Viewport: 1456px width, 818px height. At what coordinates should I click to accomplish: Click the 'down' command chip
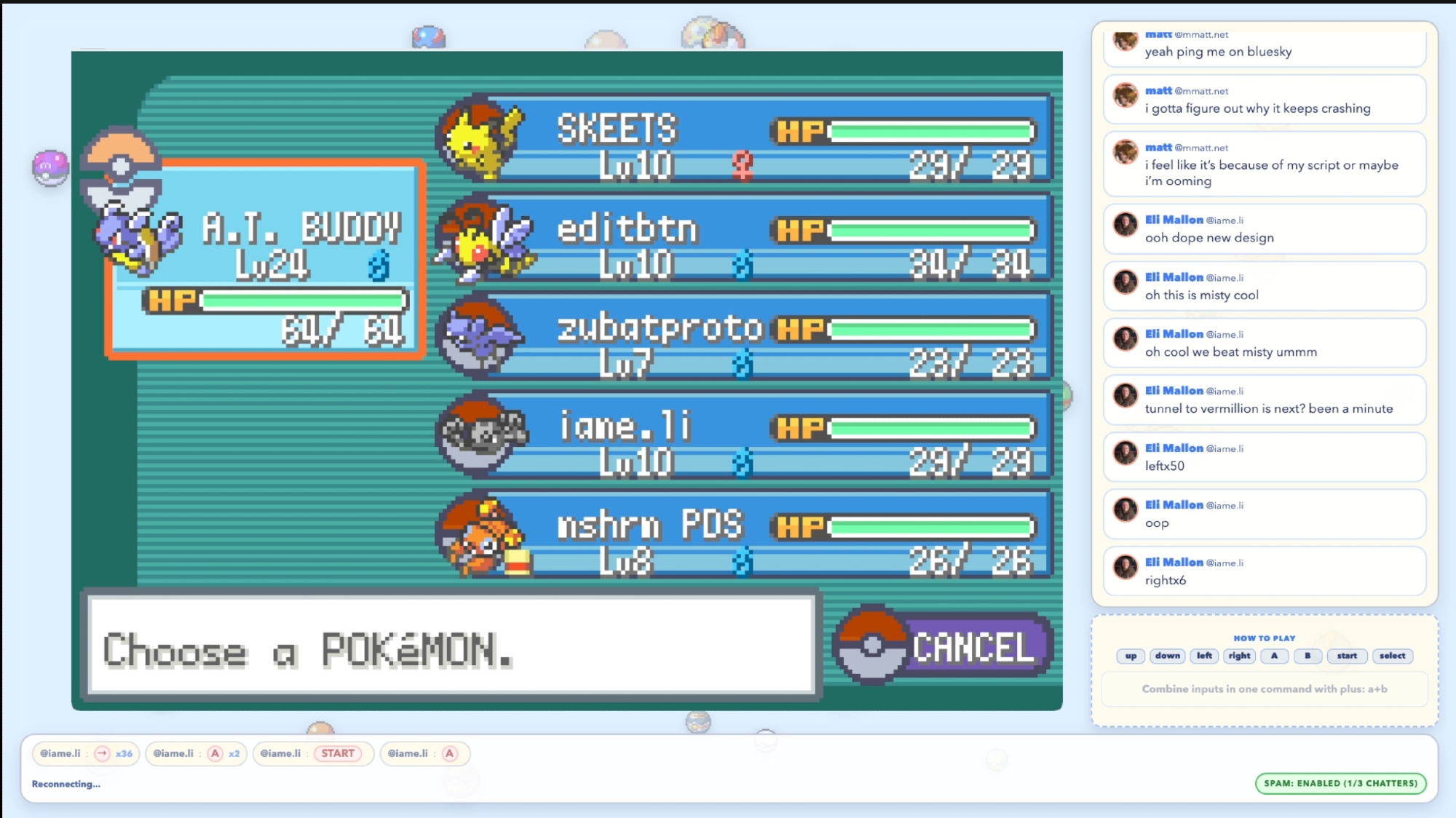[1167, 656]
